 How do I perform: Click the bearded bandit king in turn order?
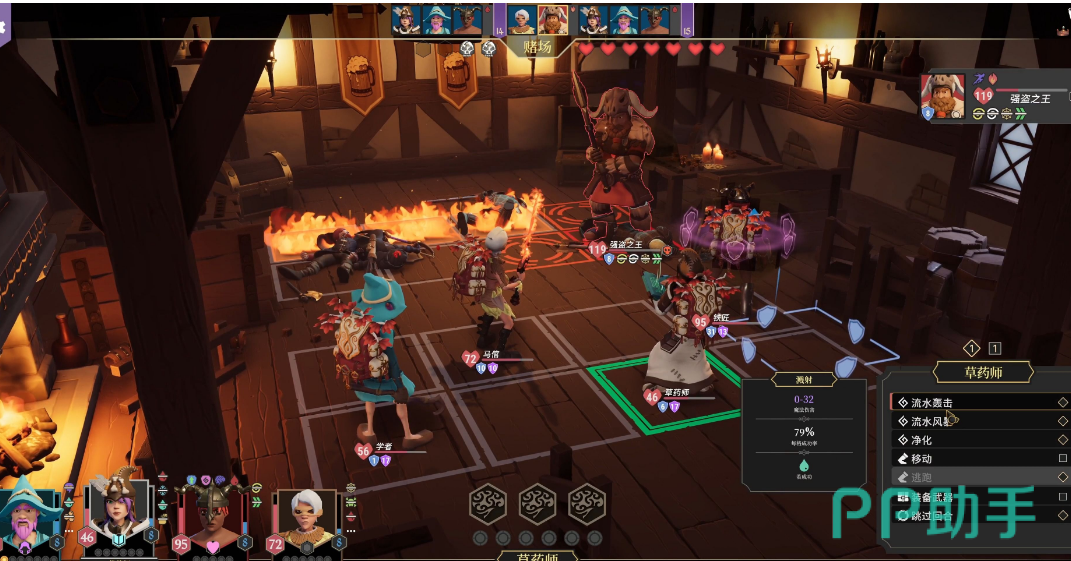coord(552,19)
